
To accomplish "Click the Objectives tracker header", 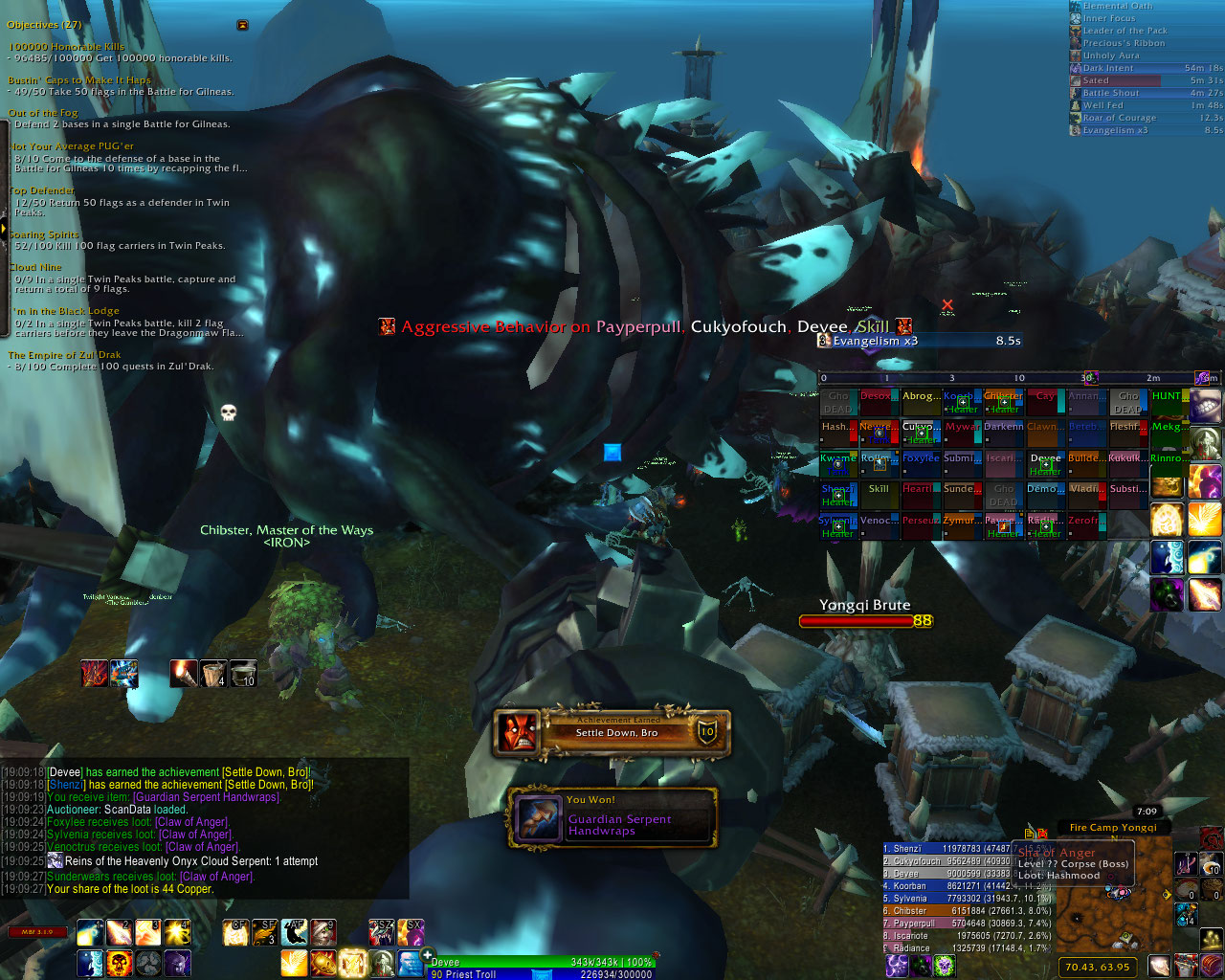I will pyautogui.click(x=45, y=25).
